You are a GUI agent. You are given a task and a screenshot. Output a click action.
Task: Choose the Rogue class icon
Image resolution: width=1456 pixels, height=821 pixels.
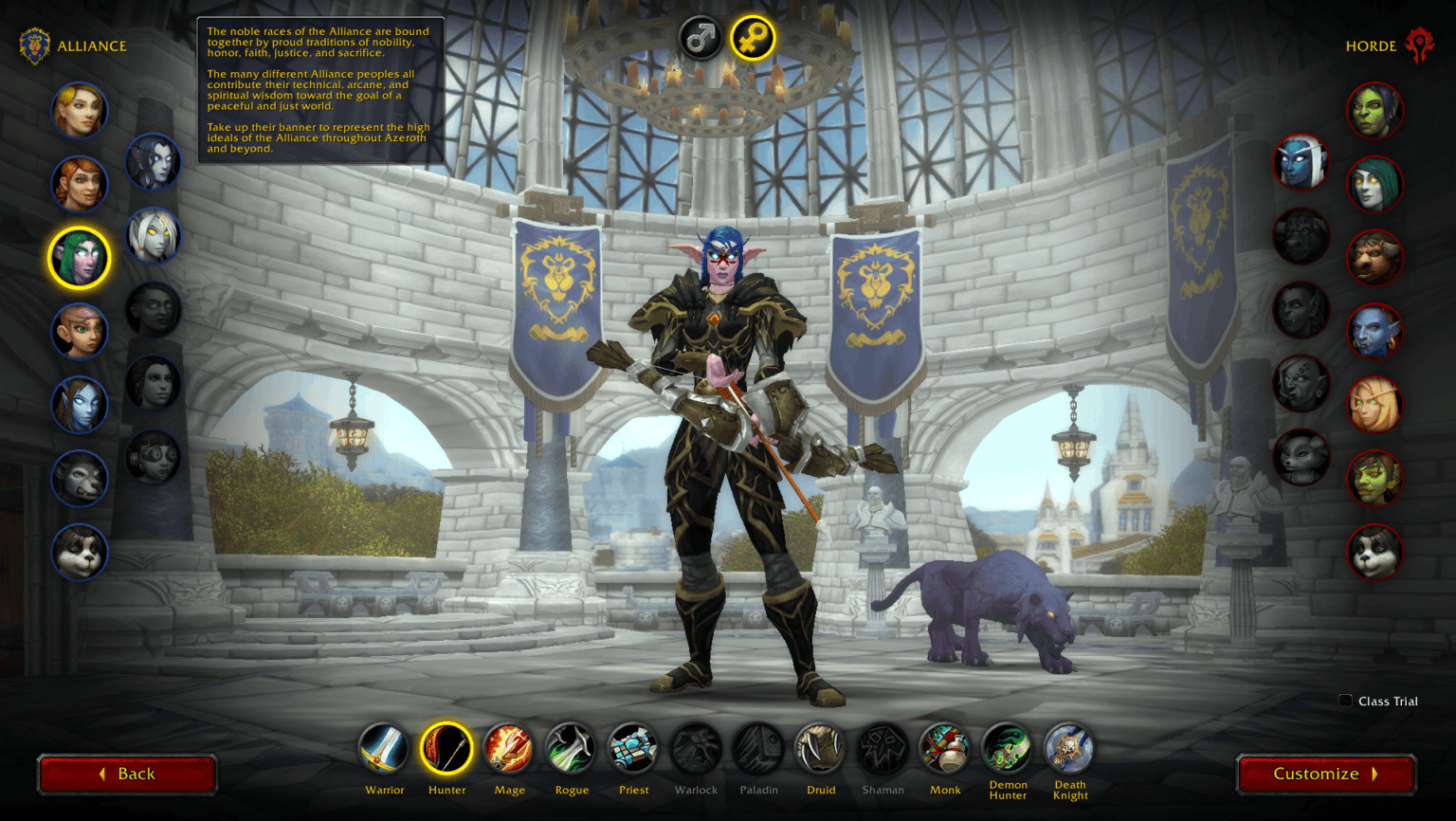pos(572,748)
